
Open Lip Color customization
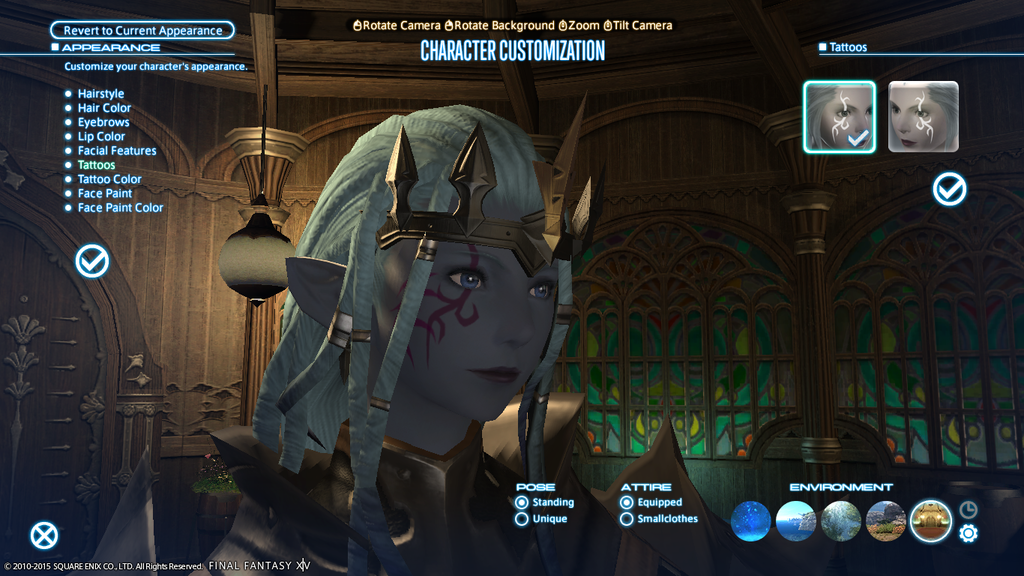pos(101,136)
